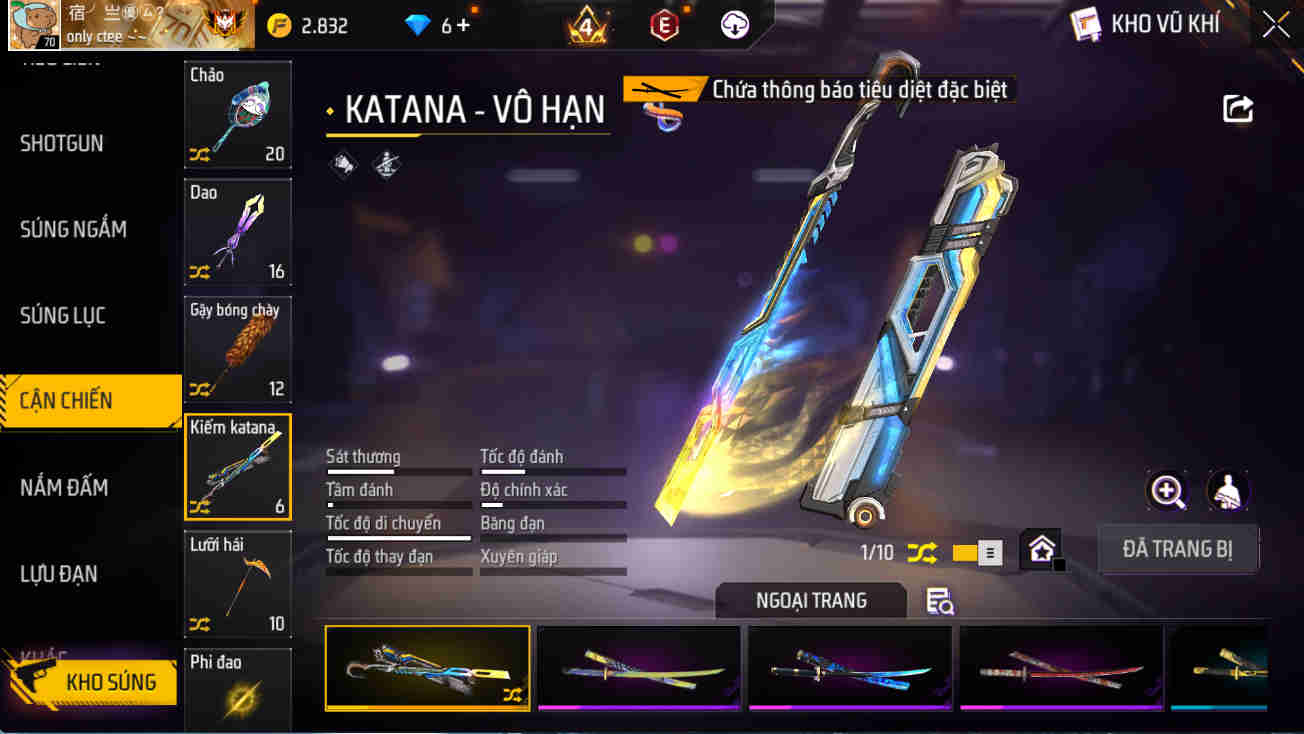This screenshot has width=1304, height=734.
Task: Open the SÚNG LỤC weapon category
Action: click(x=60, y=315)
